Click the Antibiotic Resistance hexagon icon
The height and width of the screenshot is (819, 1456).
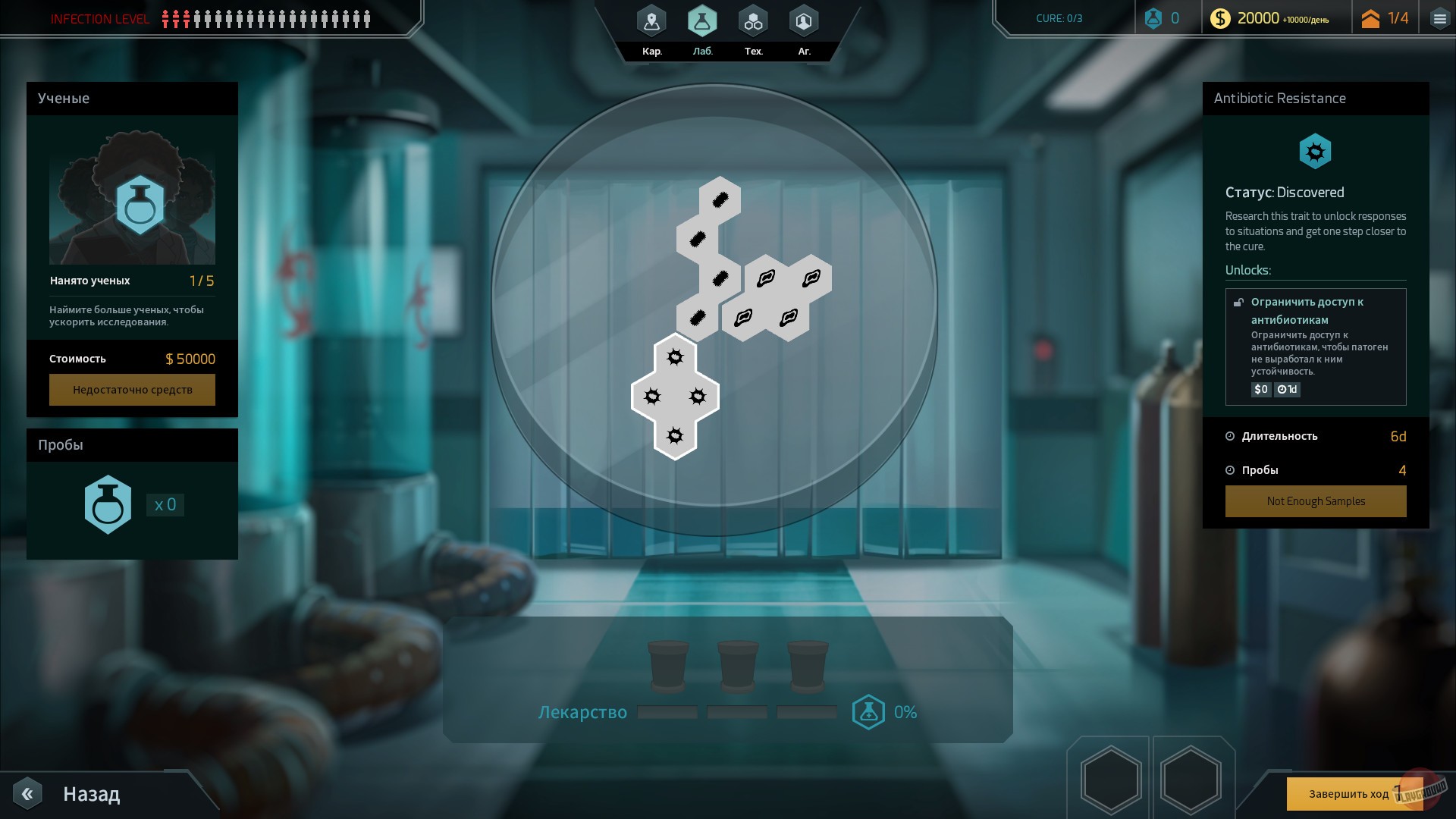point(1316,151)
